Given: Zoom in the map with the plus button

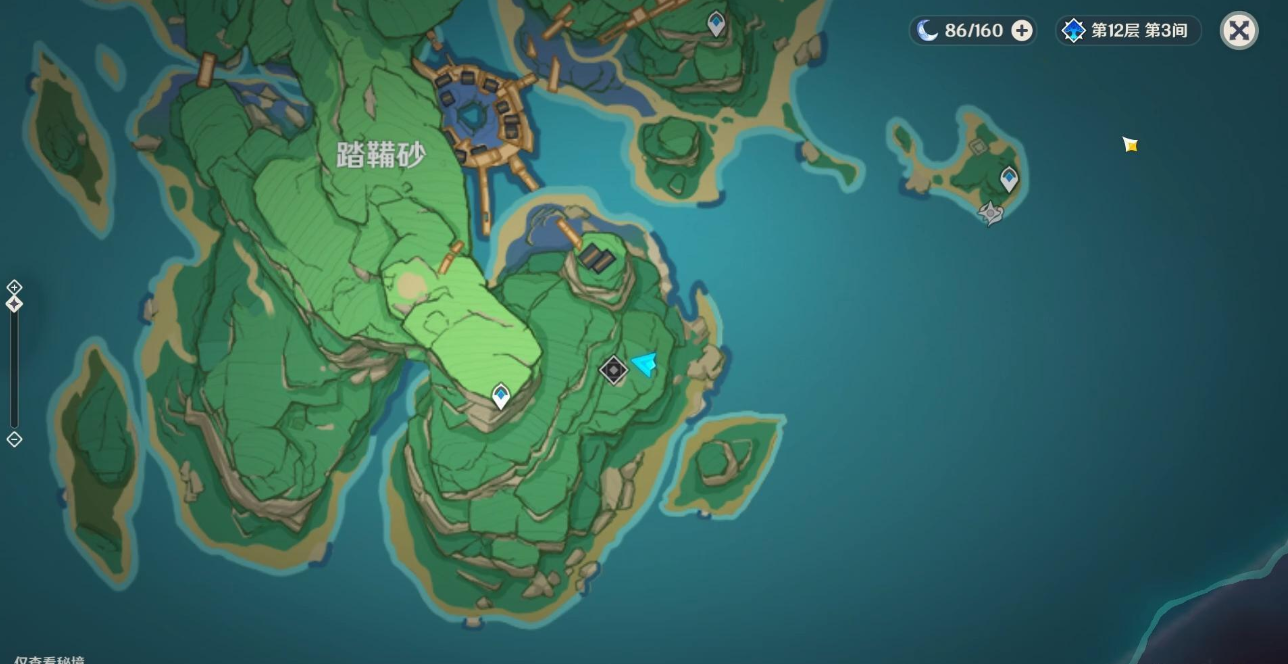Looking at the screenshot, I should pyautogui.click(x=14, y=287).
